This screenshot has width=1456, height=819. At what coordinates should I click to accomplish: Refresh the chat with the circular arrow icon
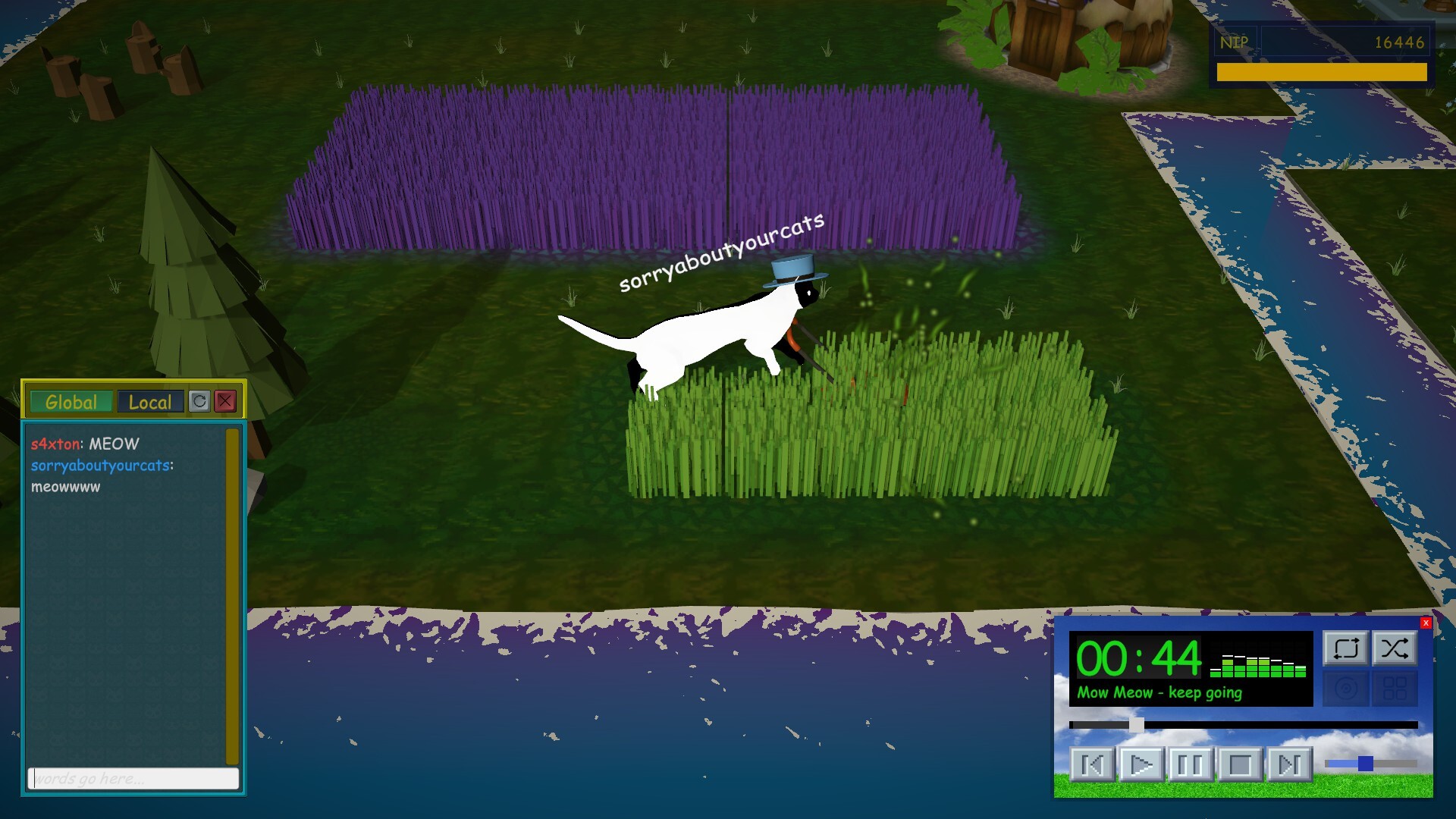tap(199, 403)
